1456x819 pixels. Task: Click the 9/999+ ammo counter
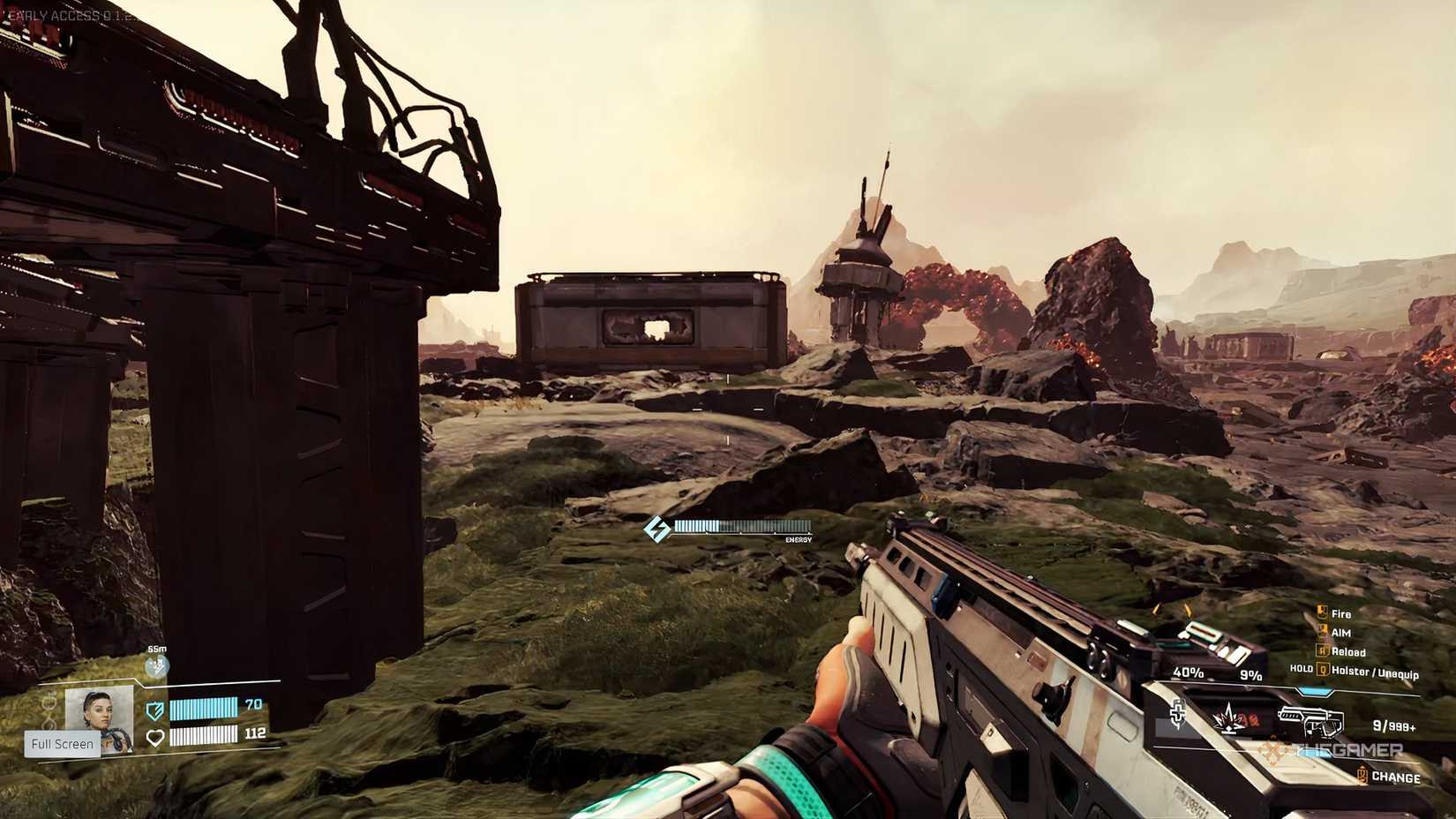[1393, 725]
